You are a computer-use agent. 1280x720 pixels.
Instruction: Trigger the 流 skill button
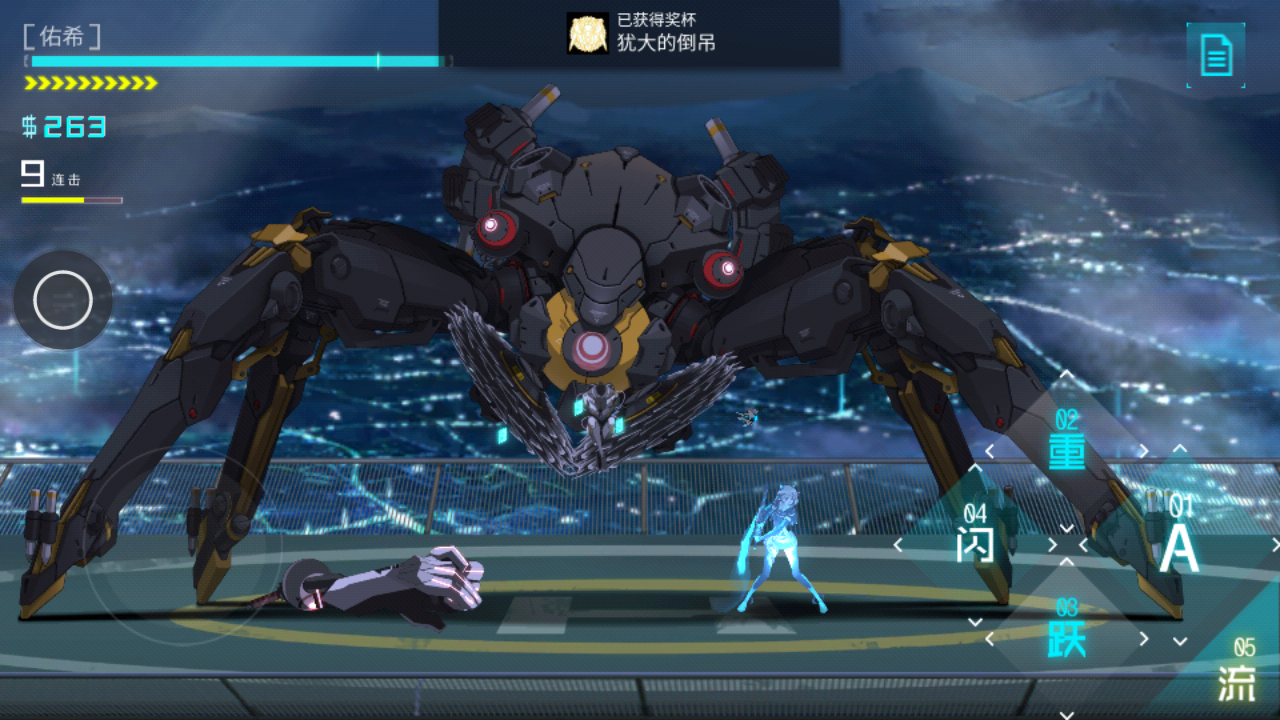(1237, 682)
